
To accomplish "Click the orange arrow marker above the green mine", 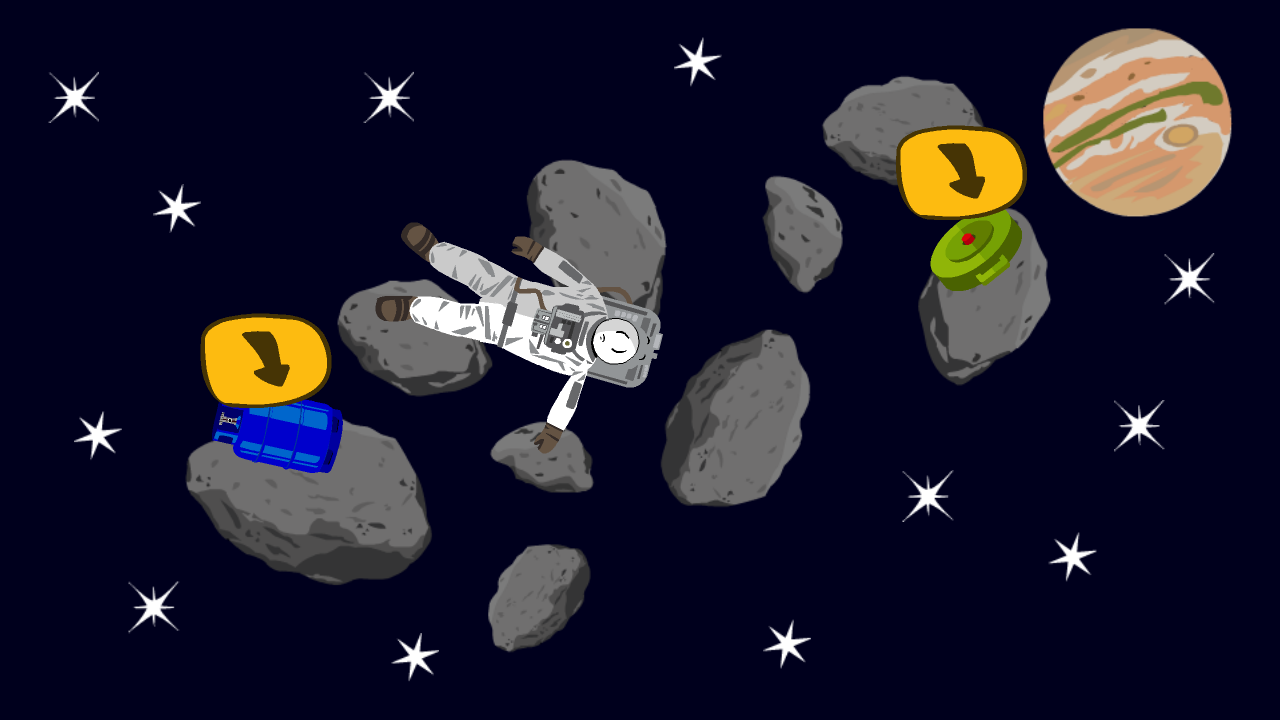I will tap(962, 172).
